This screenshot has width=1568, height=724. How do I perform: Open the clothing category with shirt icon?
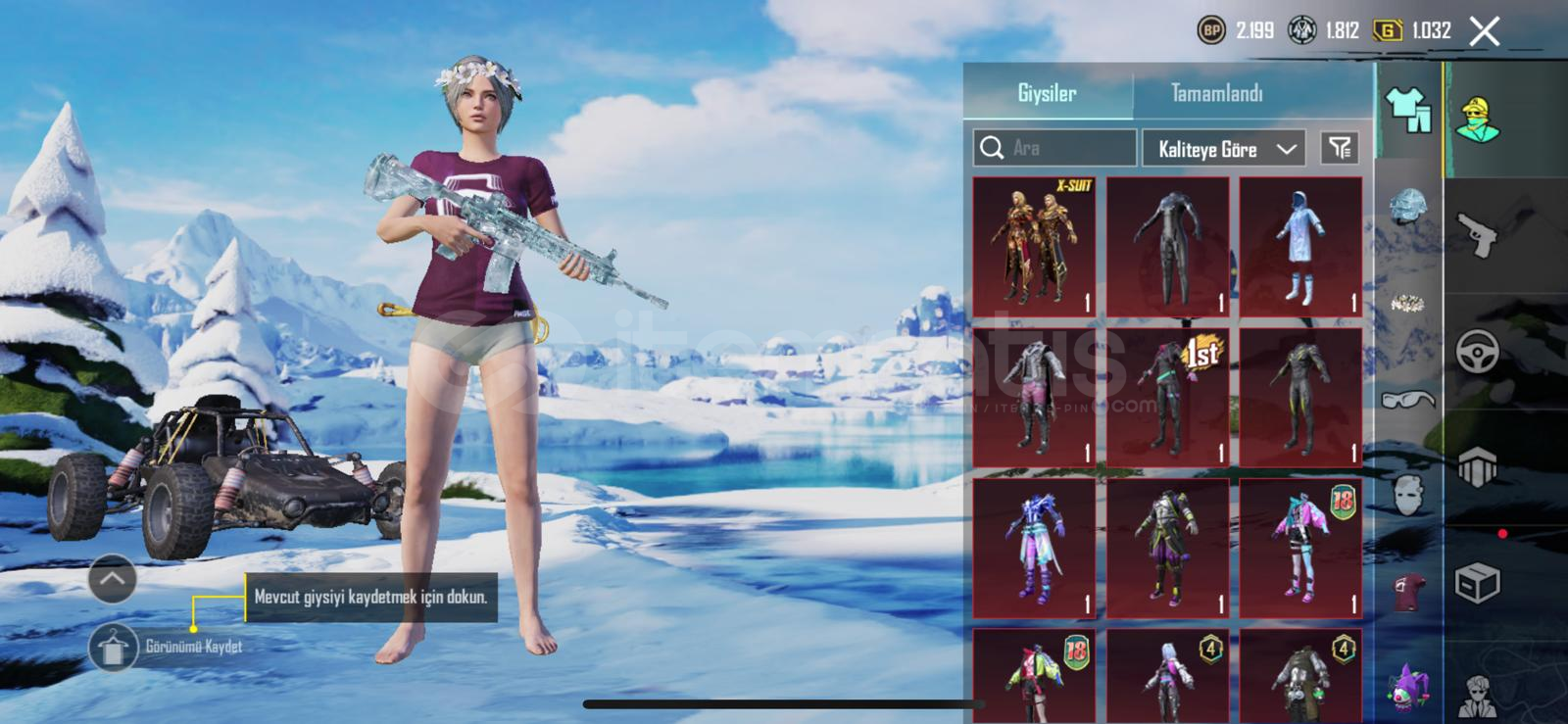(x=1408, y=109)
